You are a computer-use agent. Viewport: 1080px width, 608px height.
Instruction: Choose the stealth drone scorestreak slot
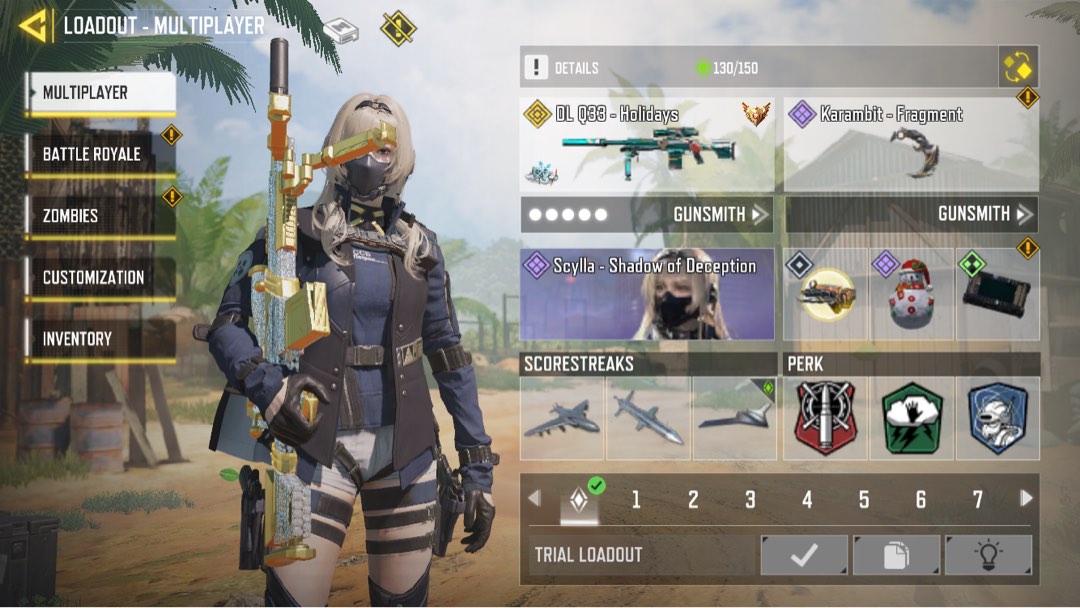[735, 418]
